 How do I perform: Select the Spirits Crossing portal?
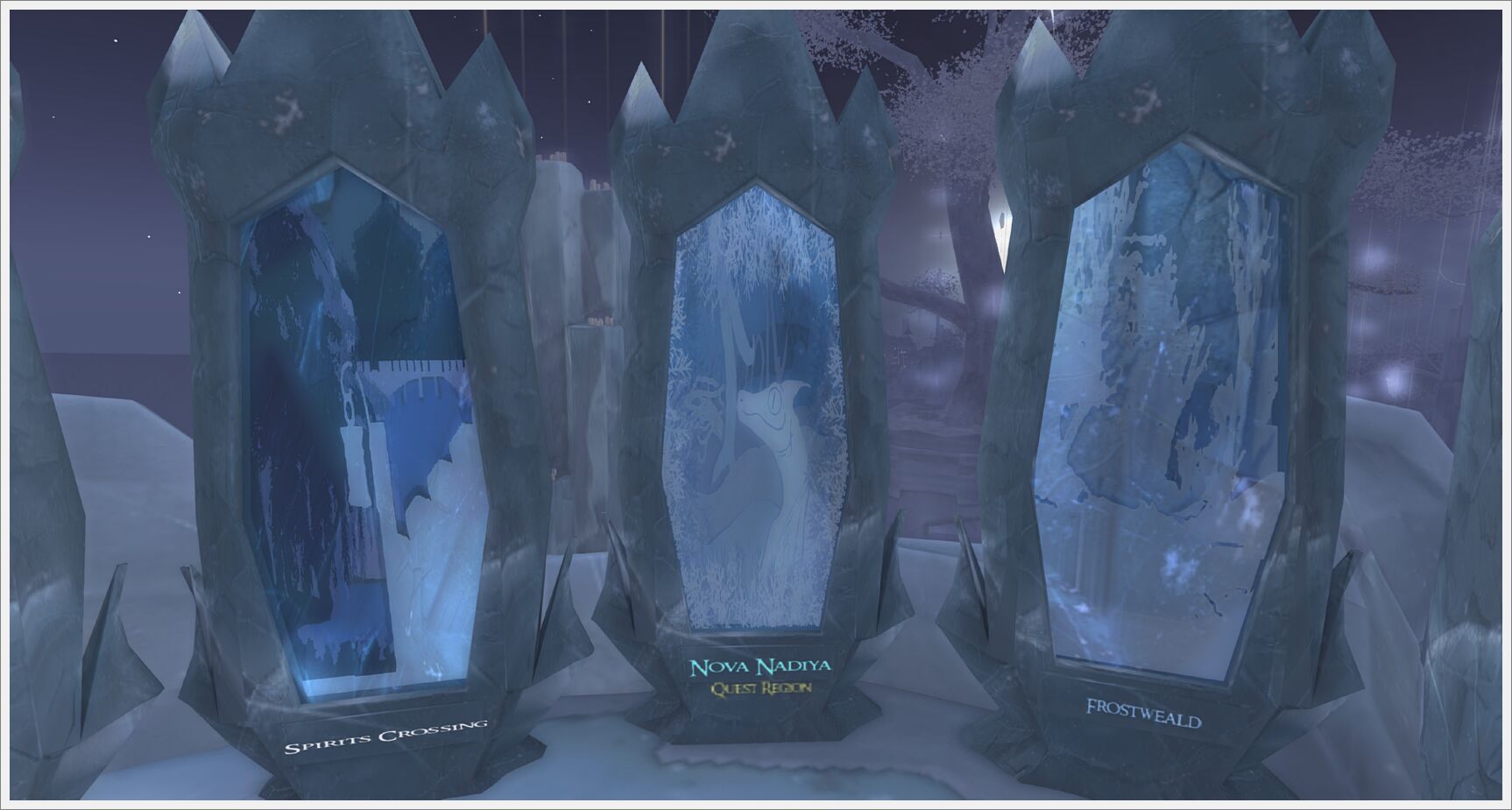point(359,438)
